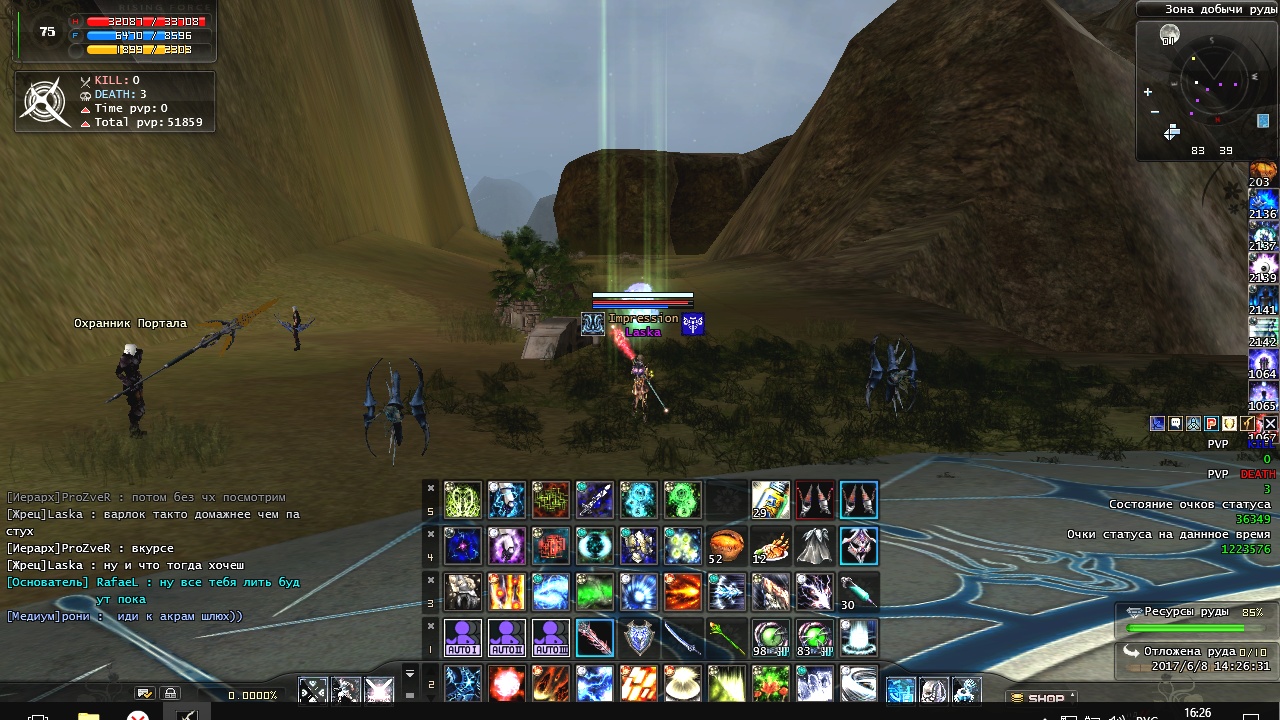This screenshot has height=720, width=1280.
Task: Open File Explorer folder on the taskbar
Action: [88, 715]
